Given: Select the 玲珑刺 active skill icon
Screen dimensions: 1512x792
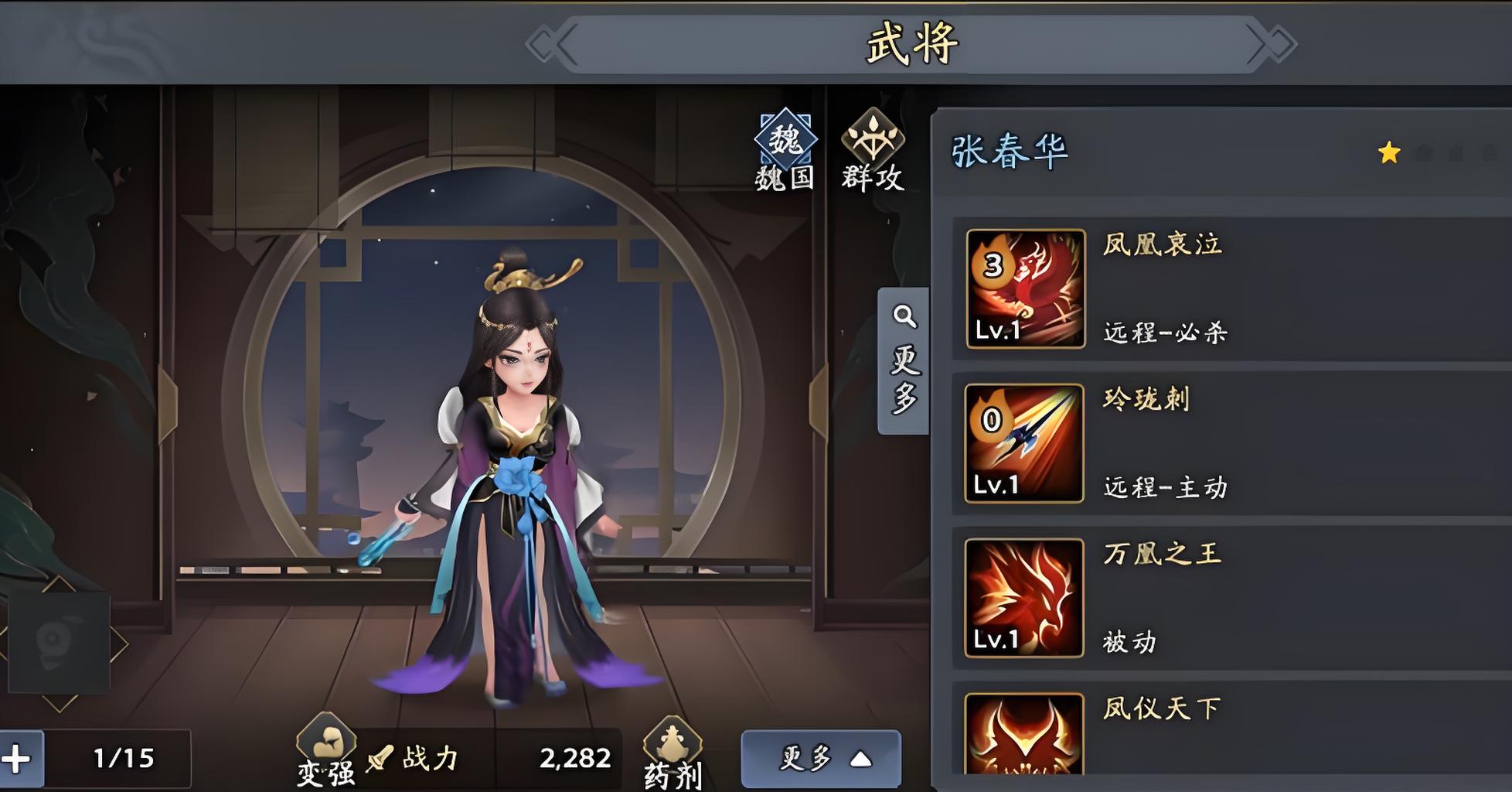Looking at the screenshot, I should click(x=1024, y=443).
